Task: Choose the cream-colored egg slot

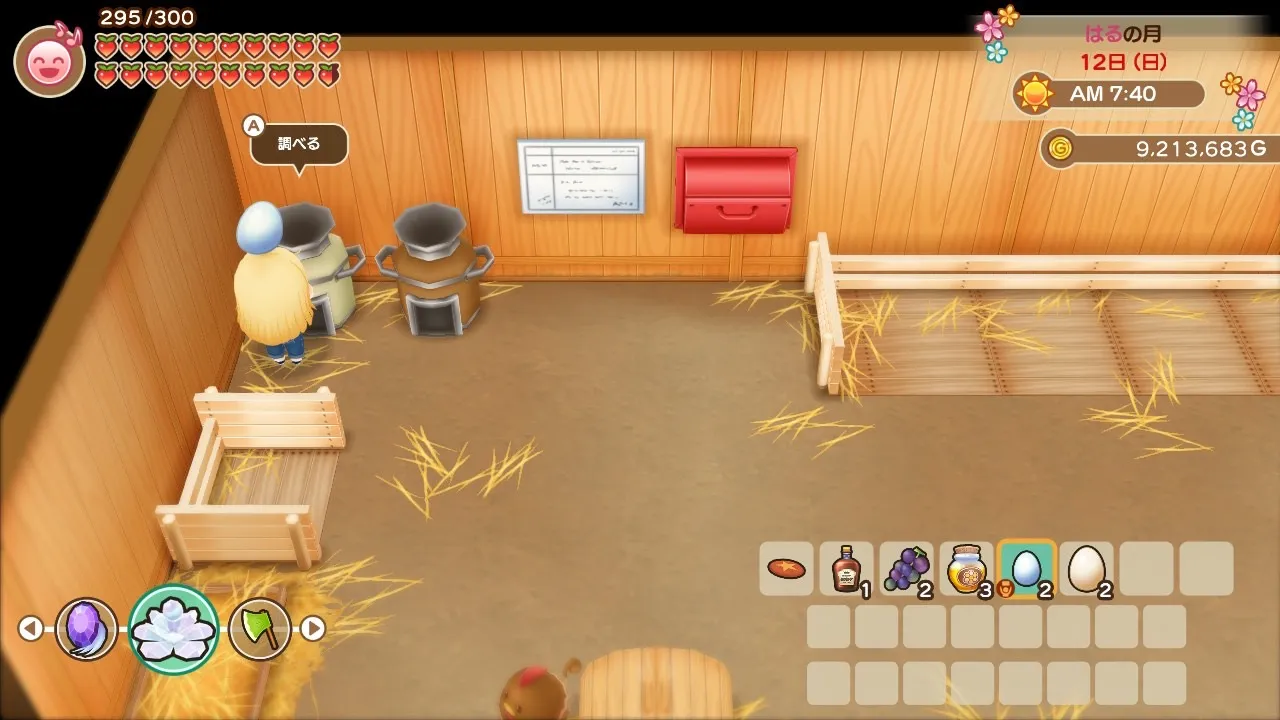Action: coord(1086,569)
